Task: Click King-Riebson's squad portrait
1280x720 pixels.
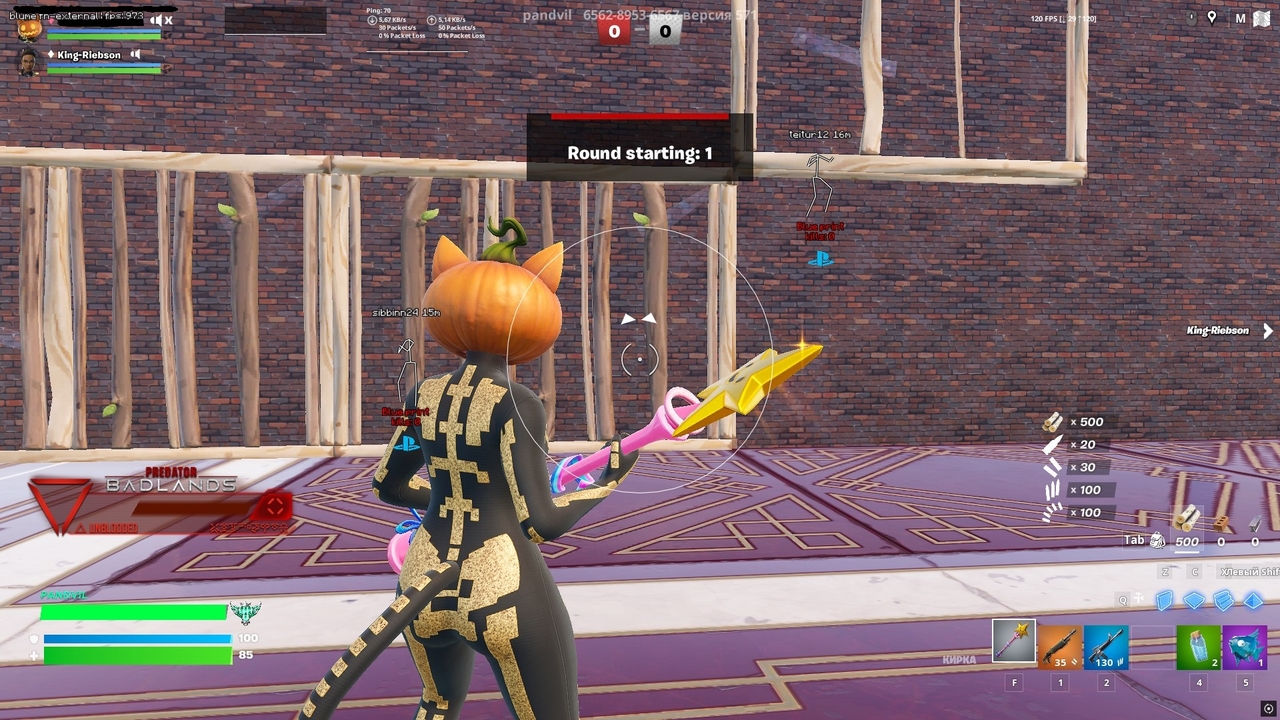Action: pos(28,62)
